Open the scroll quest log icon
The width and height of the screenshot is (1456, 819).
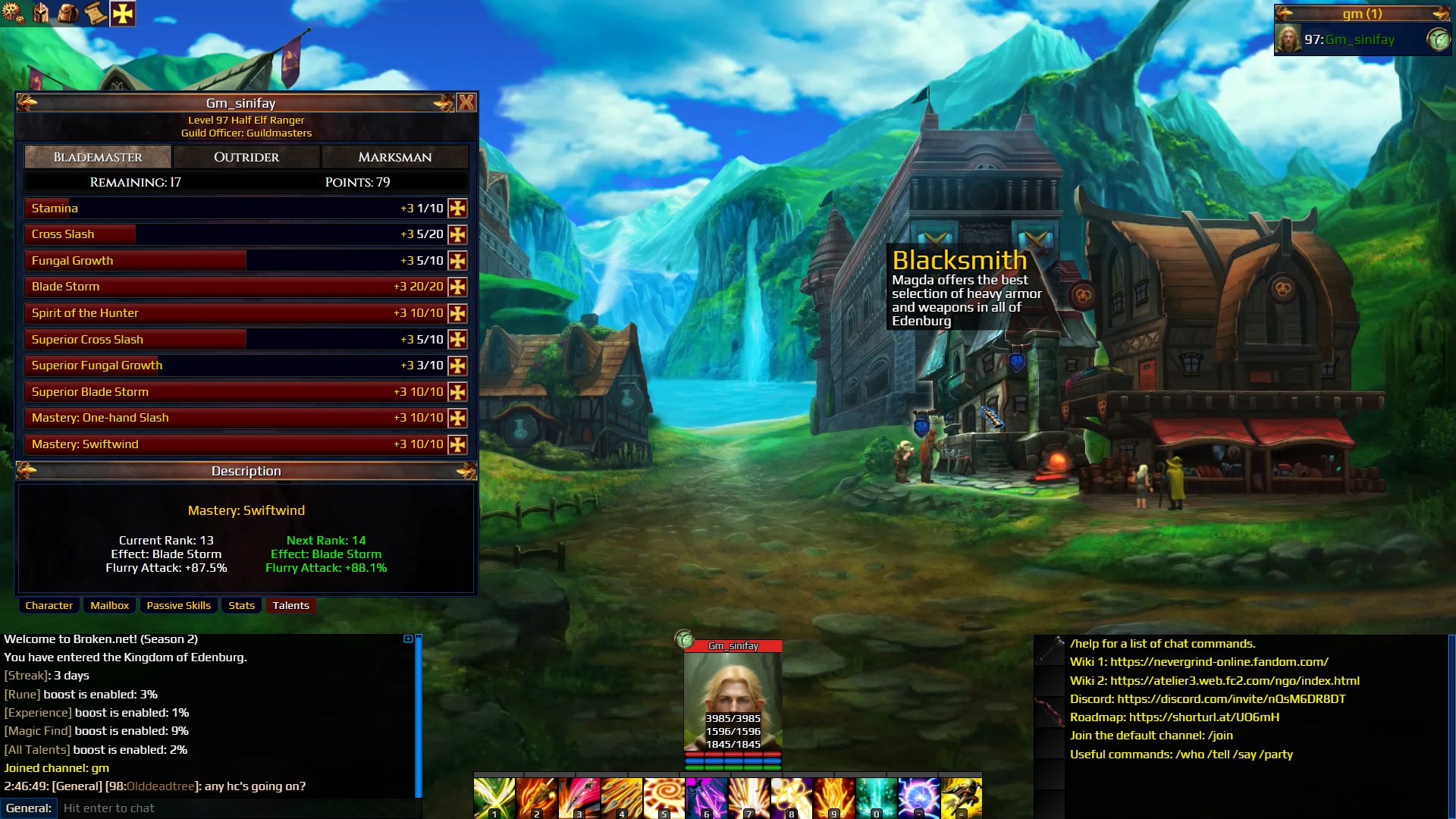tap(95, 13)
